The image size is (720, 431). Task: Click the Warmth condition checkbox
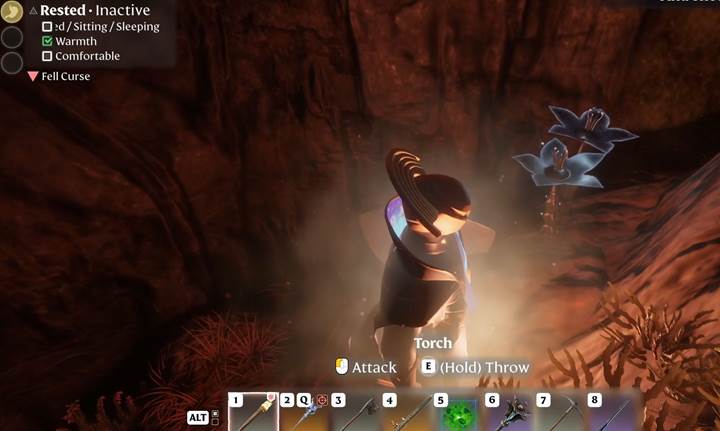point(47,42)
